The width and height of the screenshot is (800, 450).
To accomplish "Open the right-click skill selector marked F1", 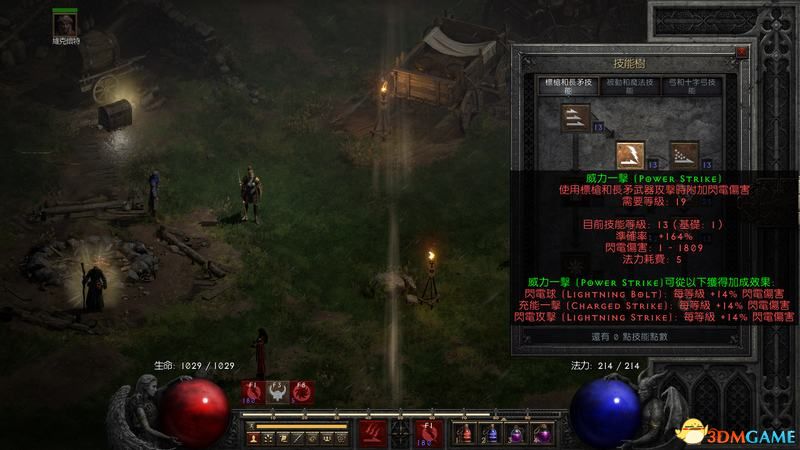I will [x=427, y=433].
